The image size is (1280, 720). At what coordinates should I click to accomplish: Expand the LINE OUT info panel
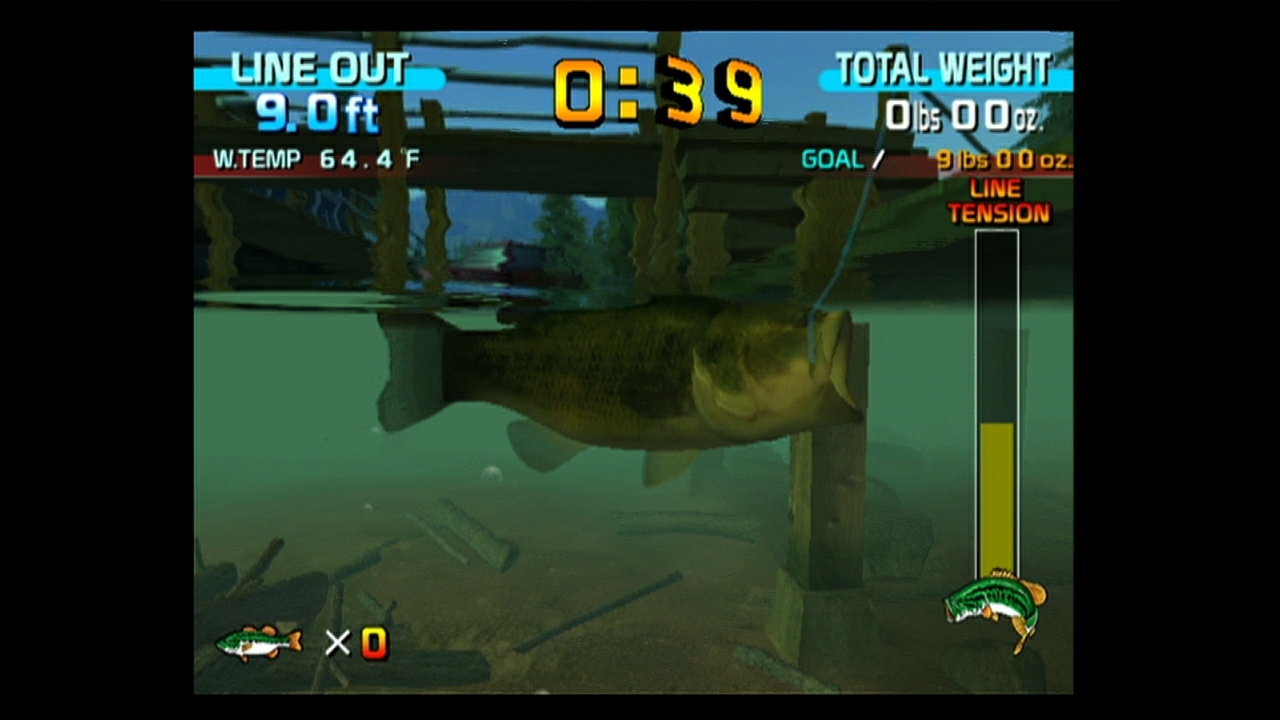(x=320, y=68)
